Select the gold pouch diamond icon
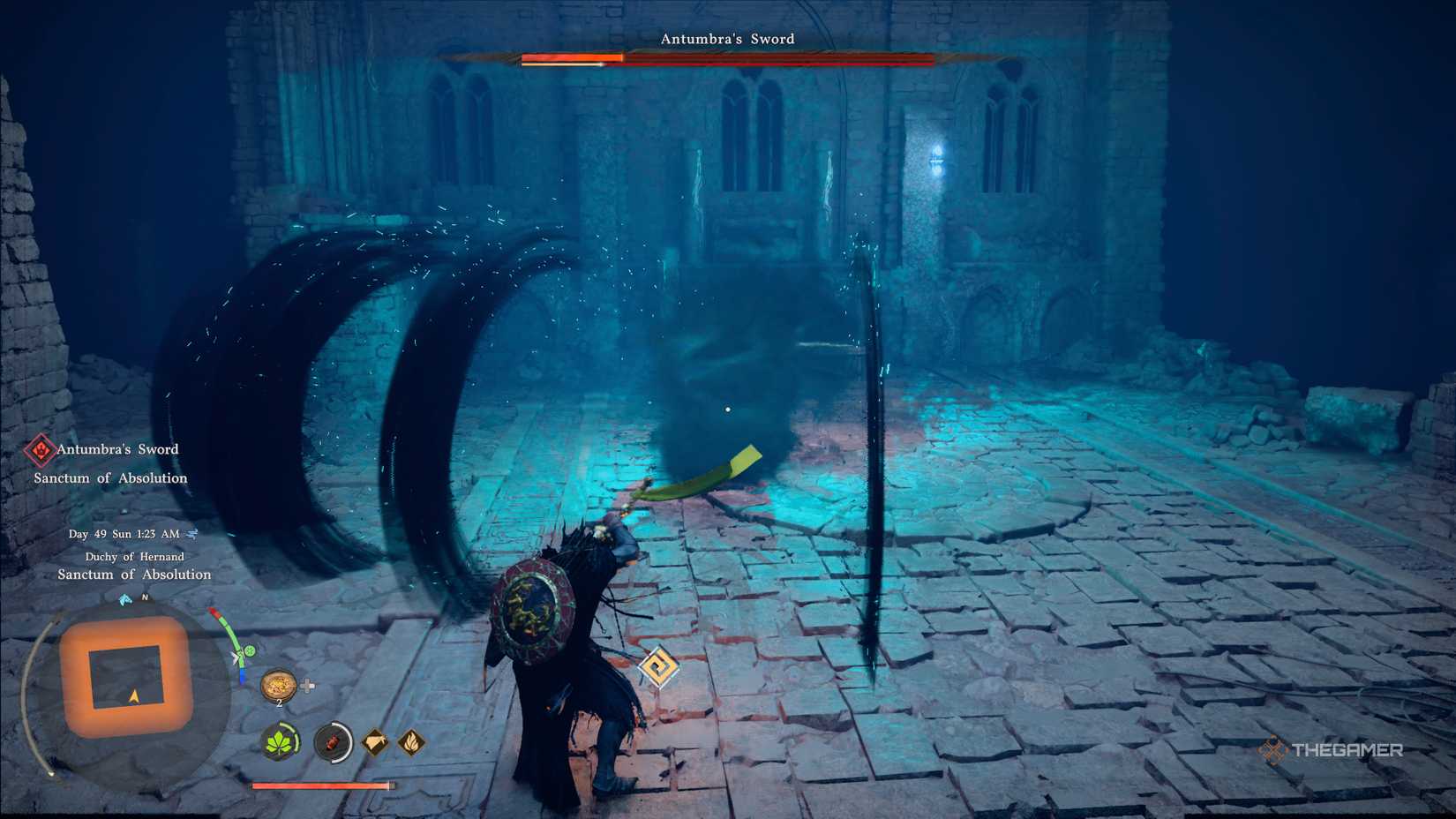Viewport: 1456px width, 819px height. [x=376, y=740]
